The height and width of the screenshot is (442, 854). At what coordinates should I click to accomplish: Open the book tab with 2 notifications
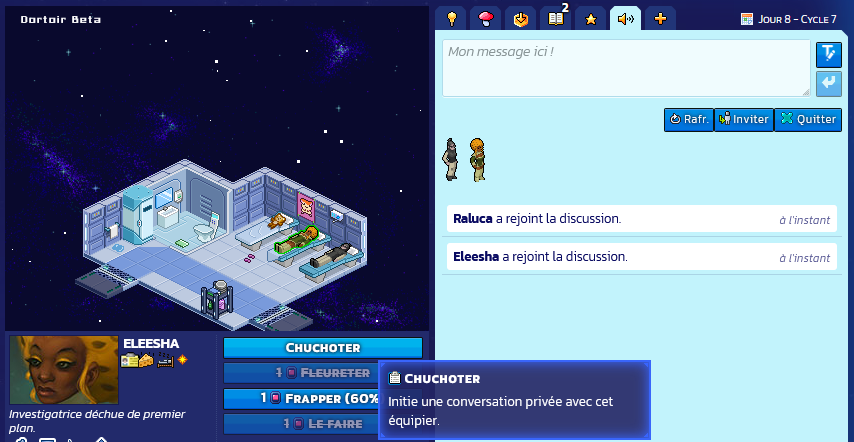tap(555, 18)
